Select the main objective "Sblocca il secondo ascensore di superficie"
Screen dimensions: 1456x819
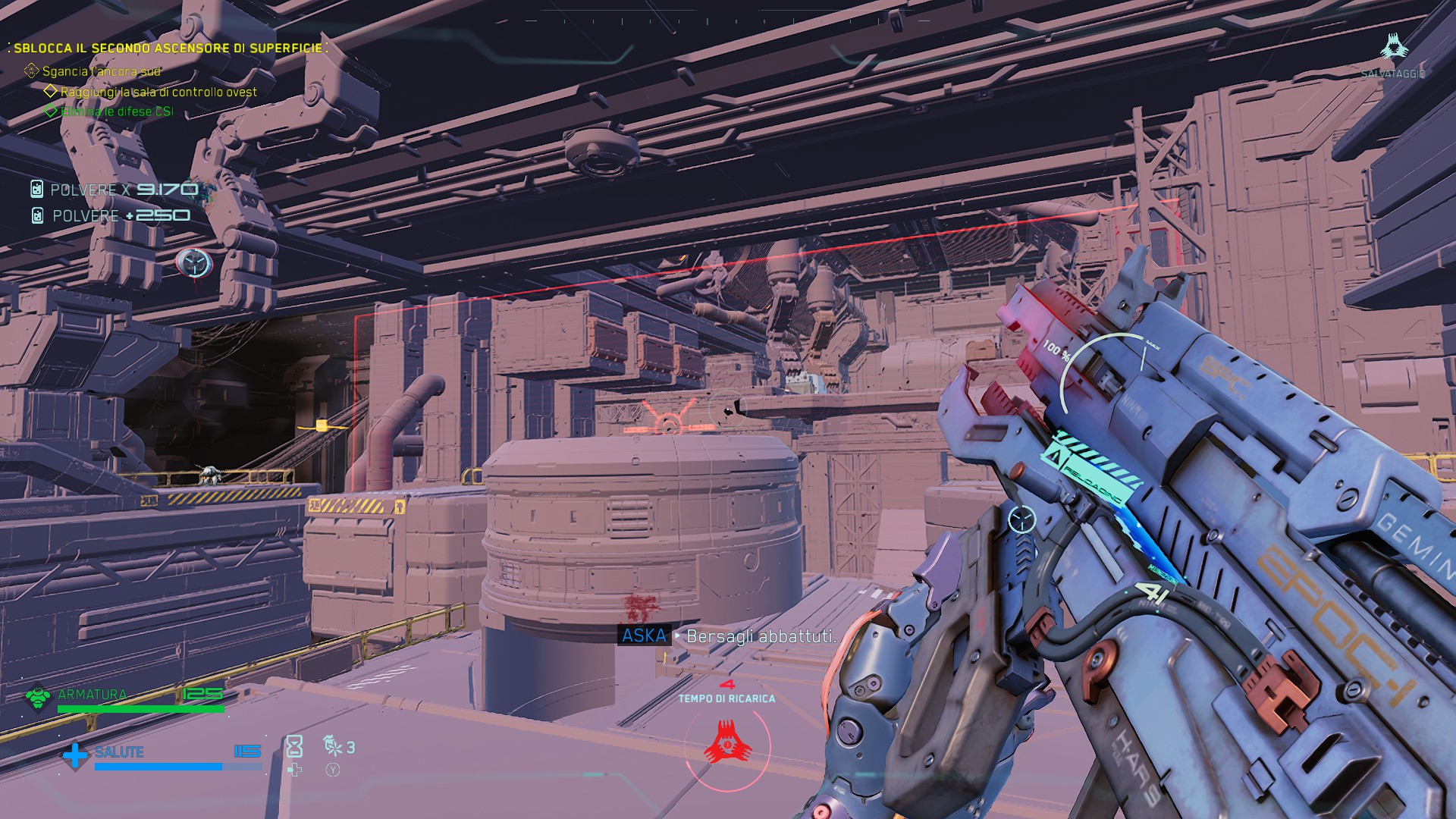tap(168, 48)
